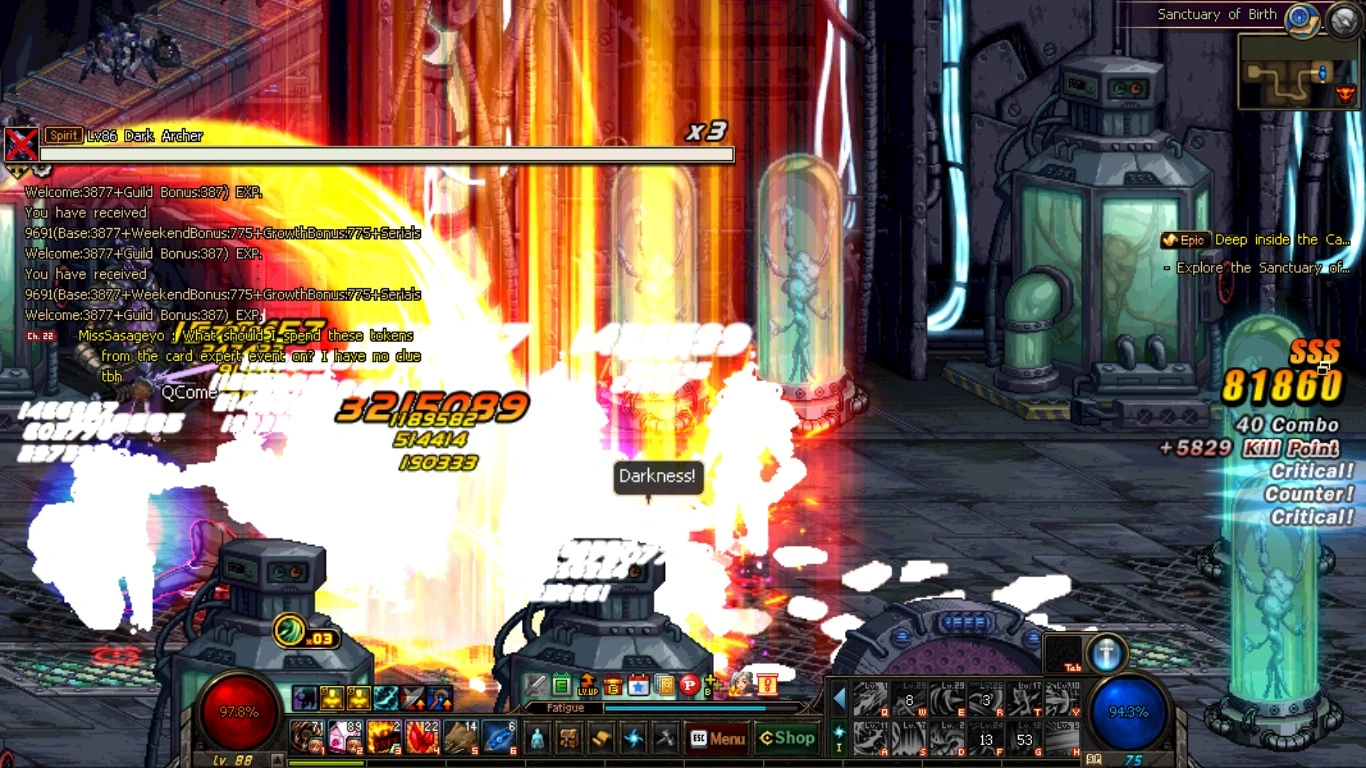Open the ESC Menu button
The image size is (1366, 768).
717,739
